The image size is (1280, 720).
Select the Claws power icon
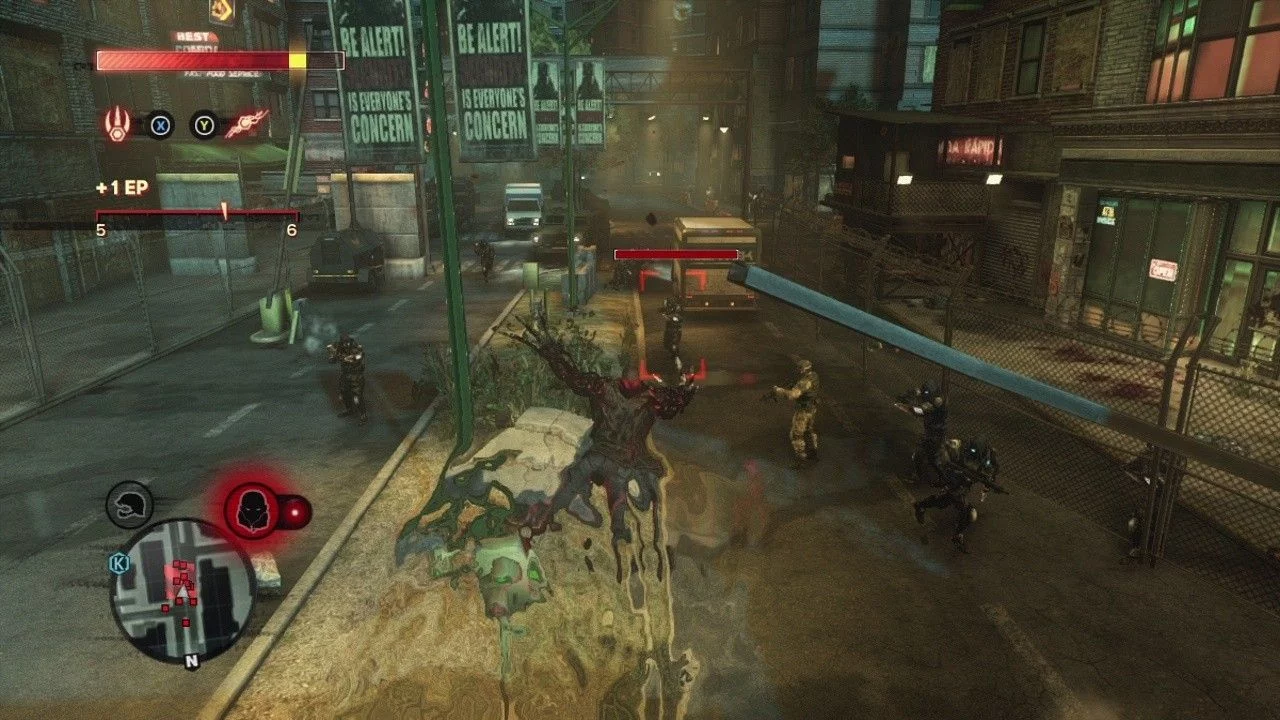117,124
